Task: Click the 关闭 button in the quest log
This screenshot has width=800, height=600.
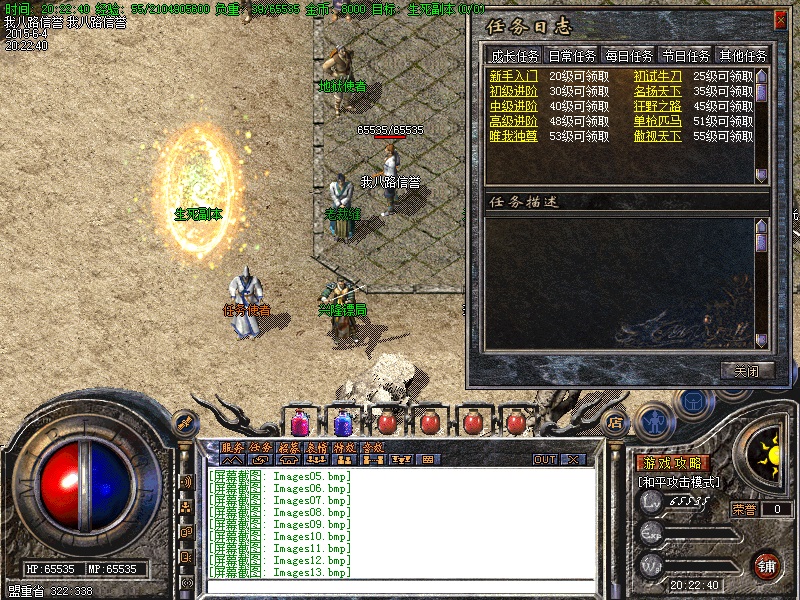Action: (746, 370)
